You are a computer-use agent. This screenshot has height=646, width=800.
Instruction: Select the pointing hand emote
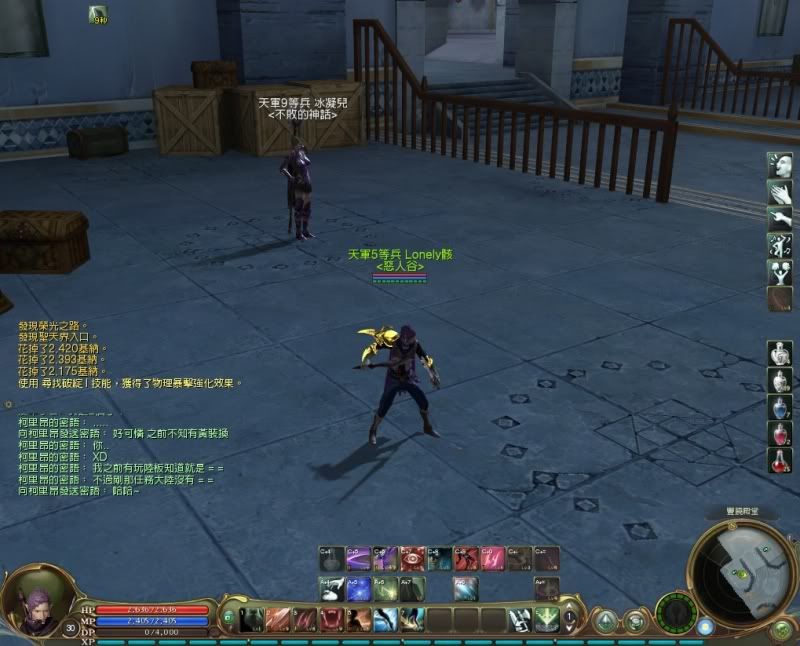tap(780, 217)
